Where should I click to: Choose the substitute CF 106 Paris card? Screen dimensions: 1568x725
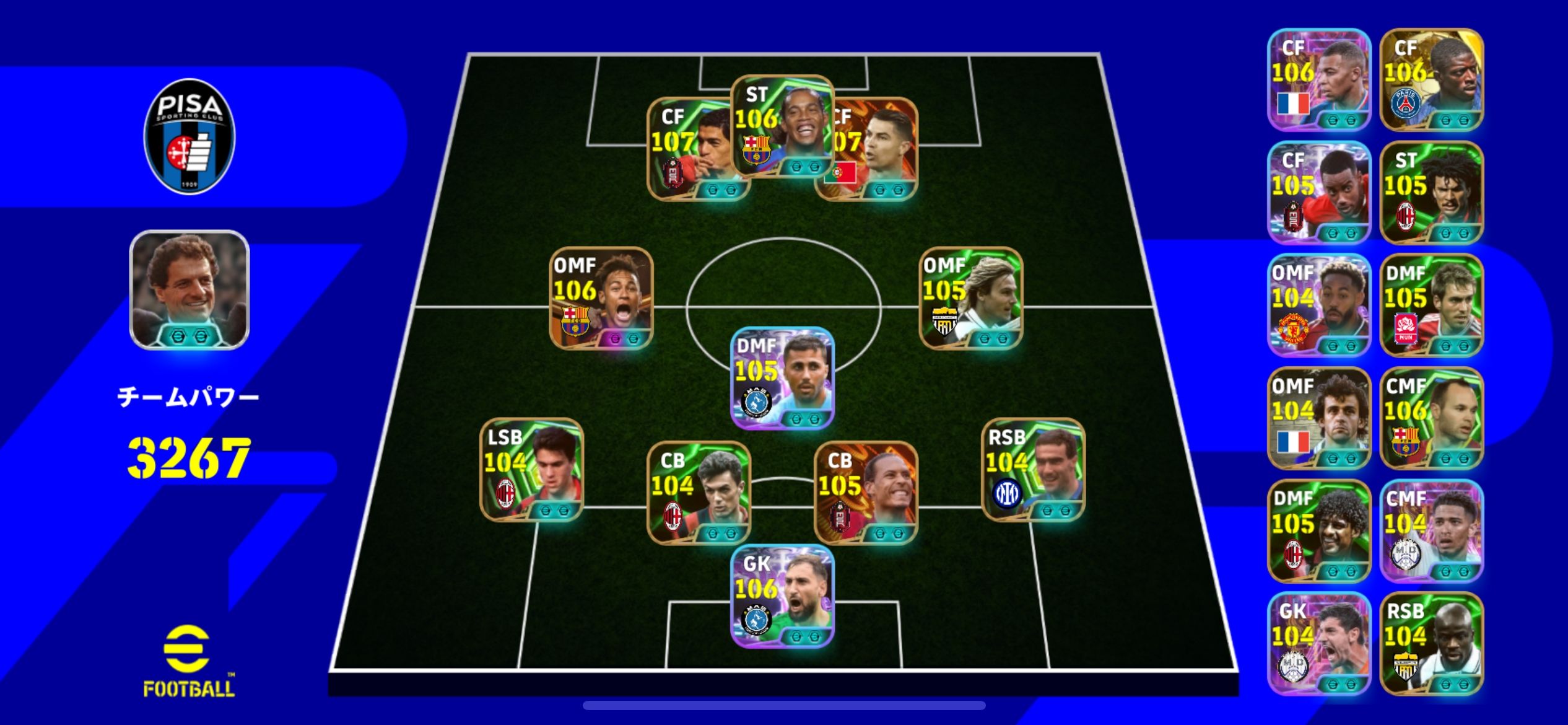tap(1431, 79)
